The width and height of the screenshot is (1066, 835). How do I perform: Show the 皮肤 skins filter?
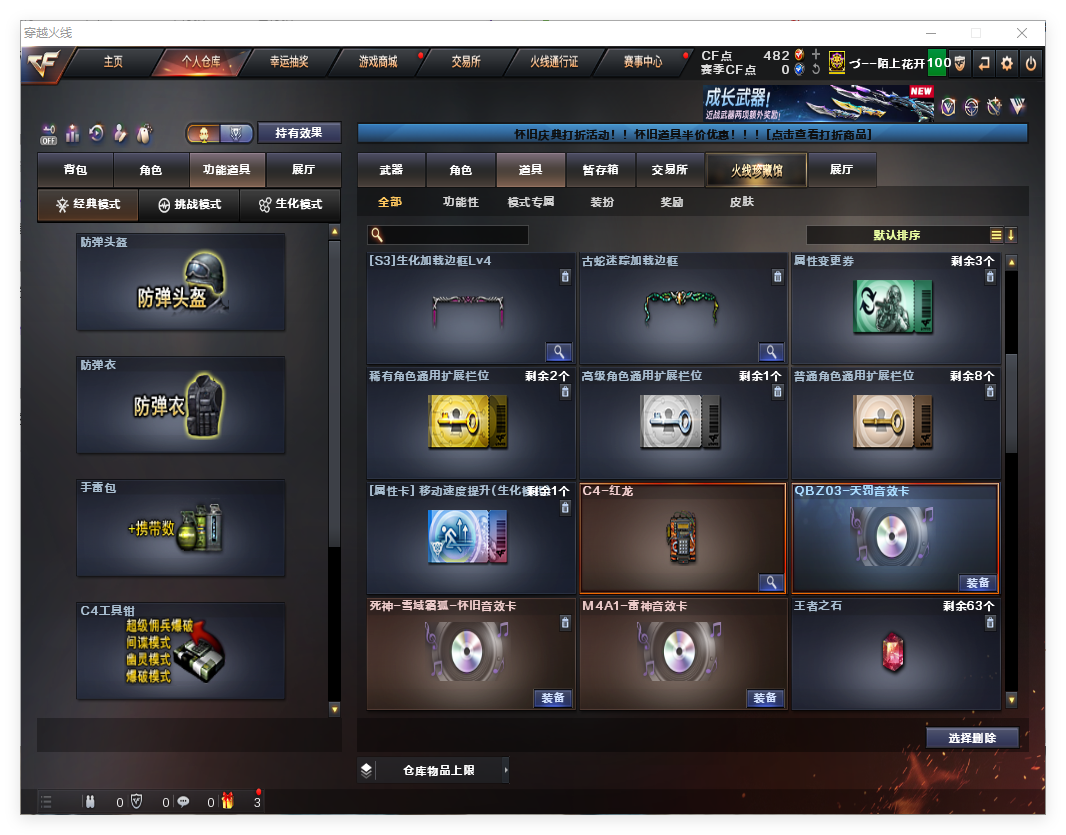tap(742, 202)
